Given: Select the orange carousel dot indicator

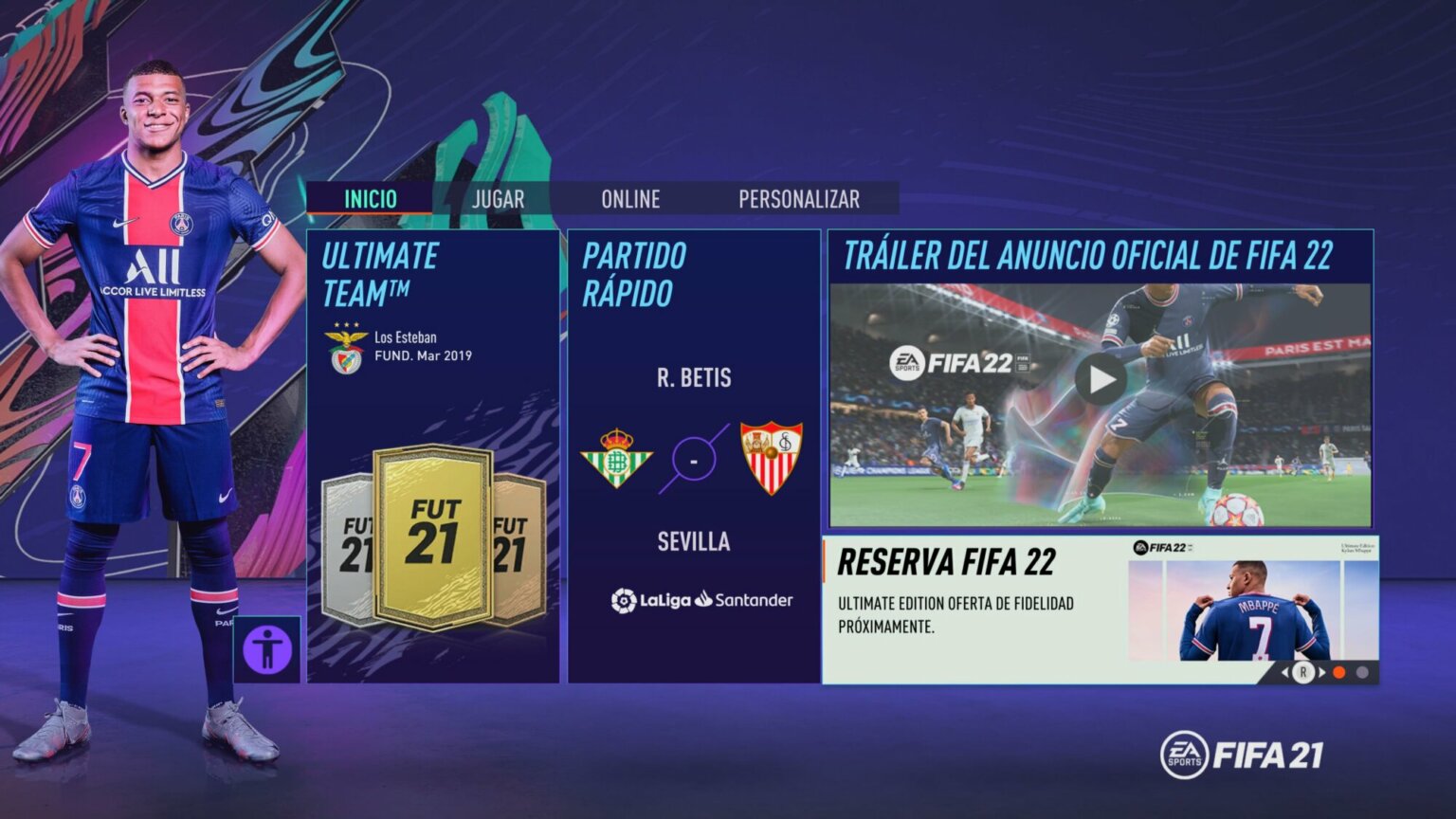Looking at the screenshot, I should point(1338,671).
